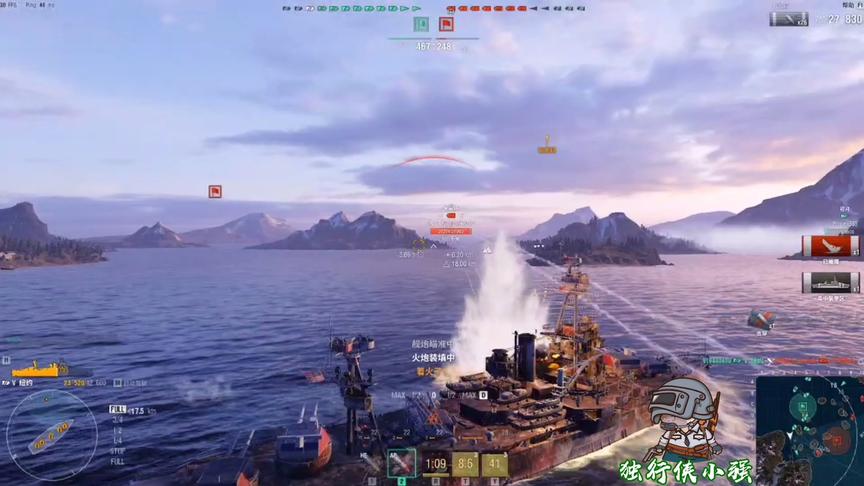Select the red base capture point icon
Image resolution: width=864 pixels, height=486 pixels.
pos(446,24)
